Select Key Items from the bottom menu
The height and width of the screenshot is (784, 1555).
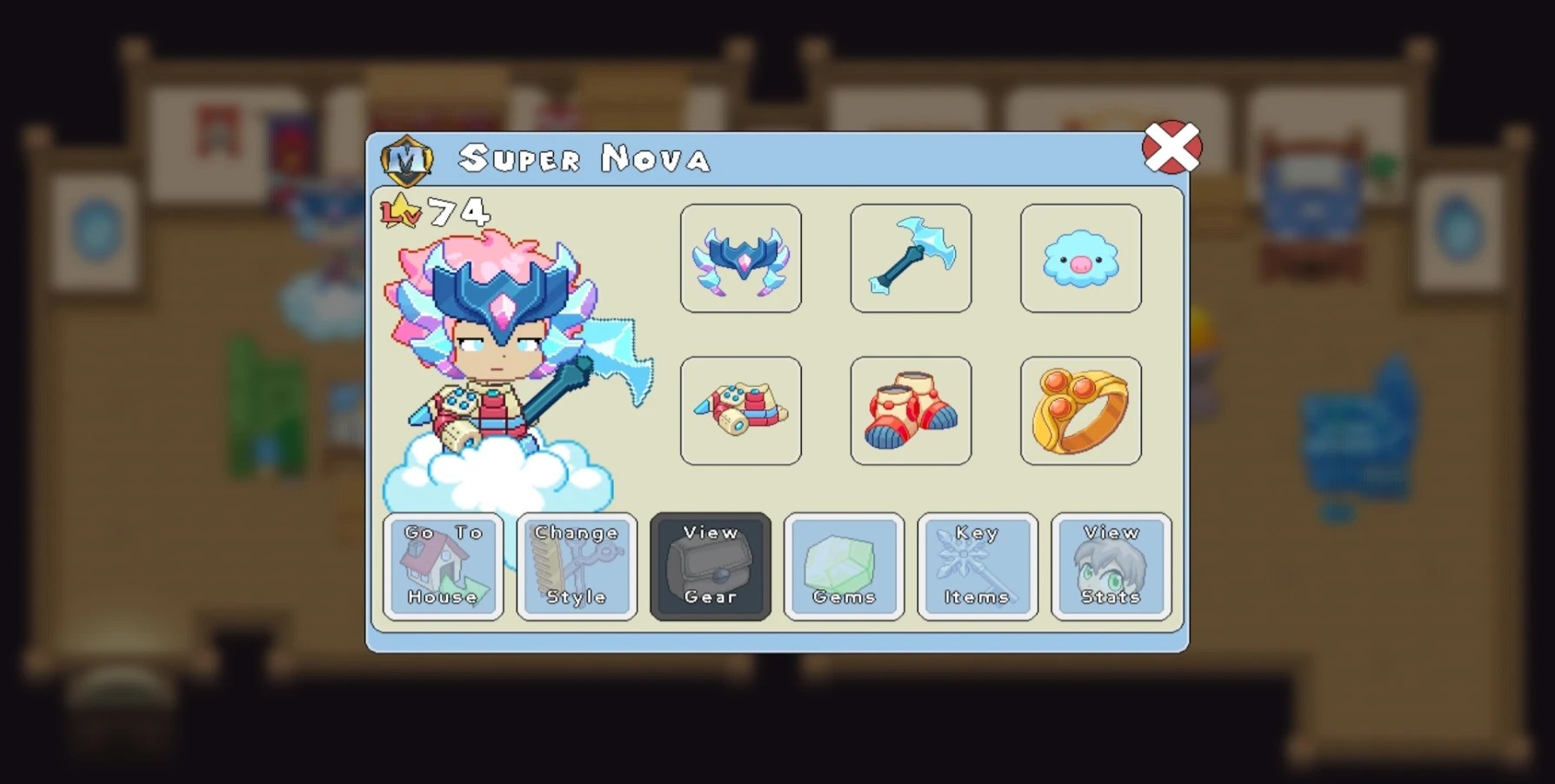pyautogui.click(x=977, y=567)
